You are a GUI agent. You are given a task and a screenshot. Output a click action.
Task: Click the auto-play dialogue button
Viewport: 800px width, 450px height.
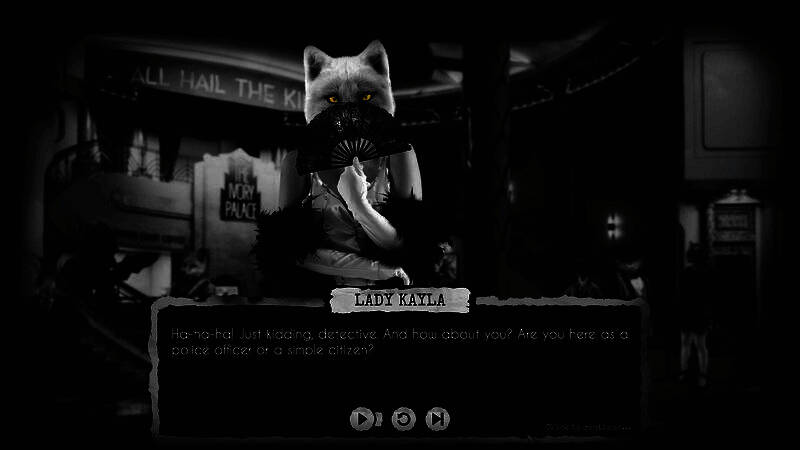(x=361, y=419)
